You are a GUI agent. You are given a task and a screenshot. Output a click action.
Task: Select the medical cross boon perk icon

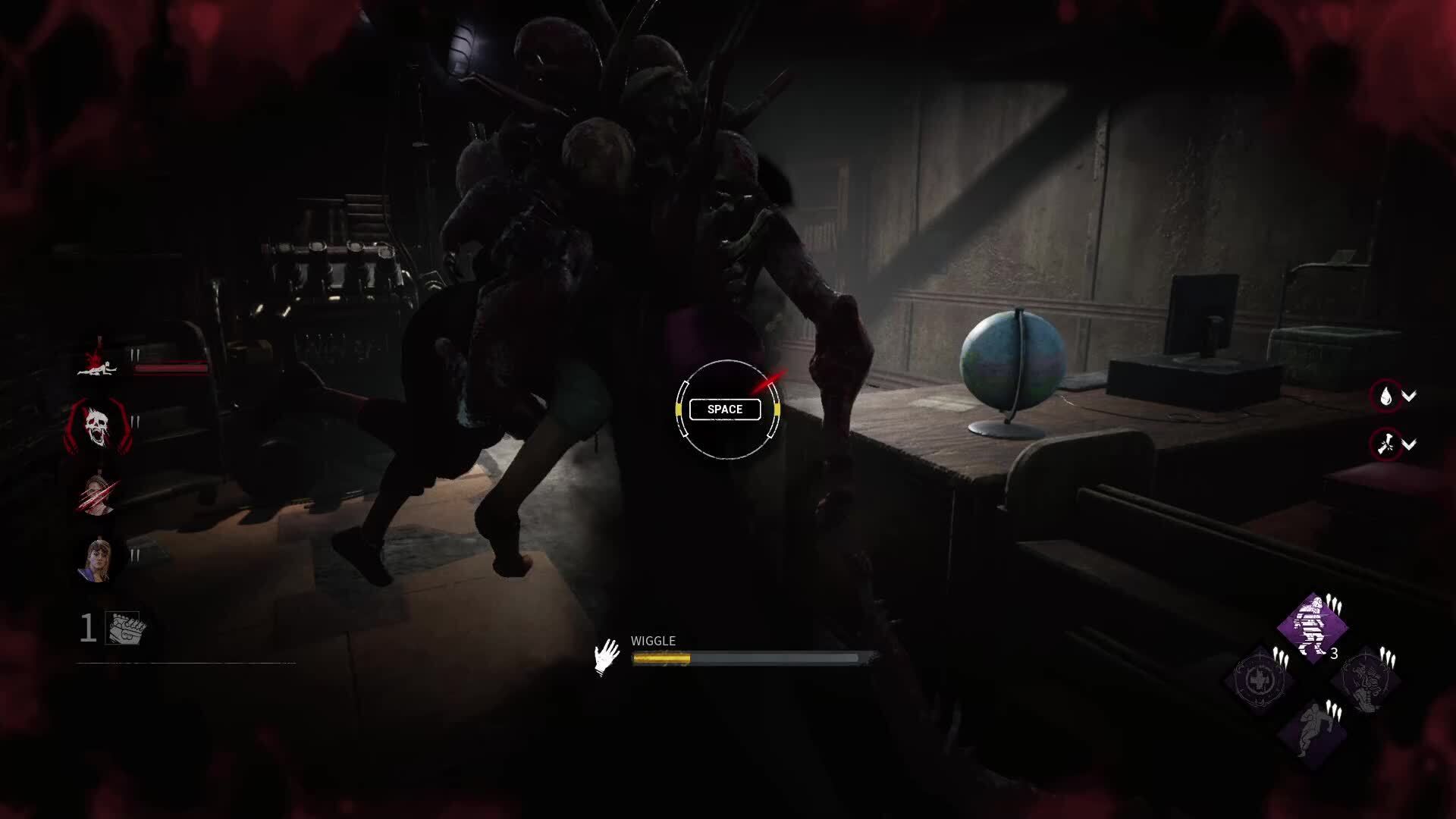[1260, 679]
